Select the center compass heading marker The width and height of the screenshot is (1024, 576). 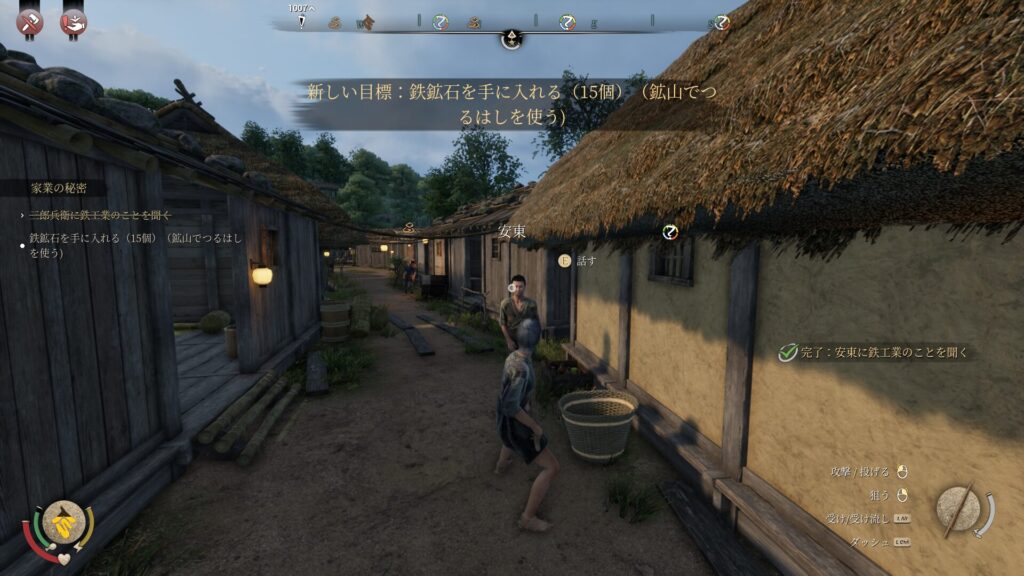[511, 39]
